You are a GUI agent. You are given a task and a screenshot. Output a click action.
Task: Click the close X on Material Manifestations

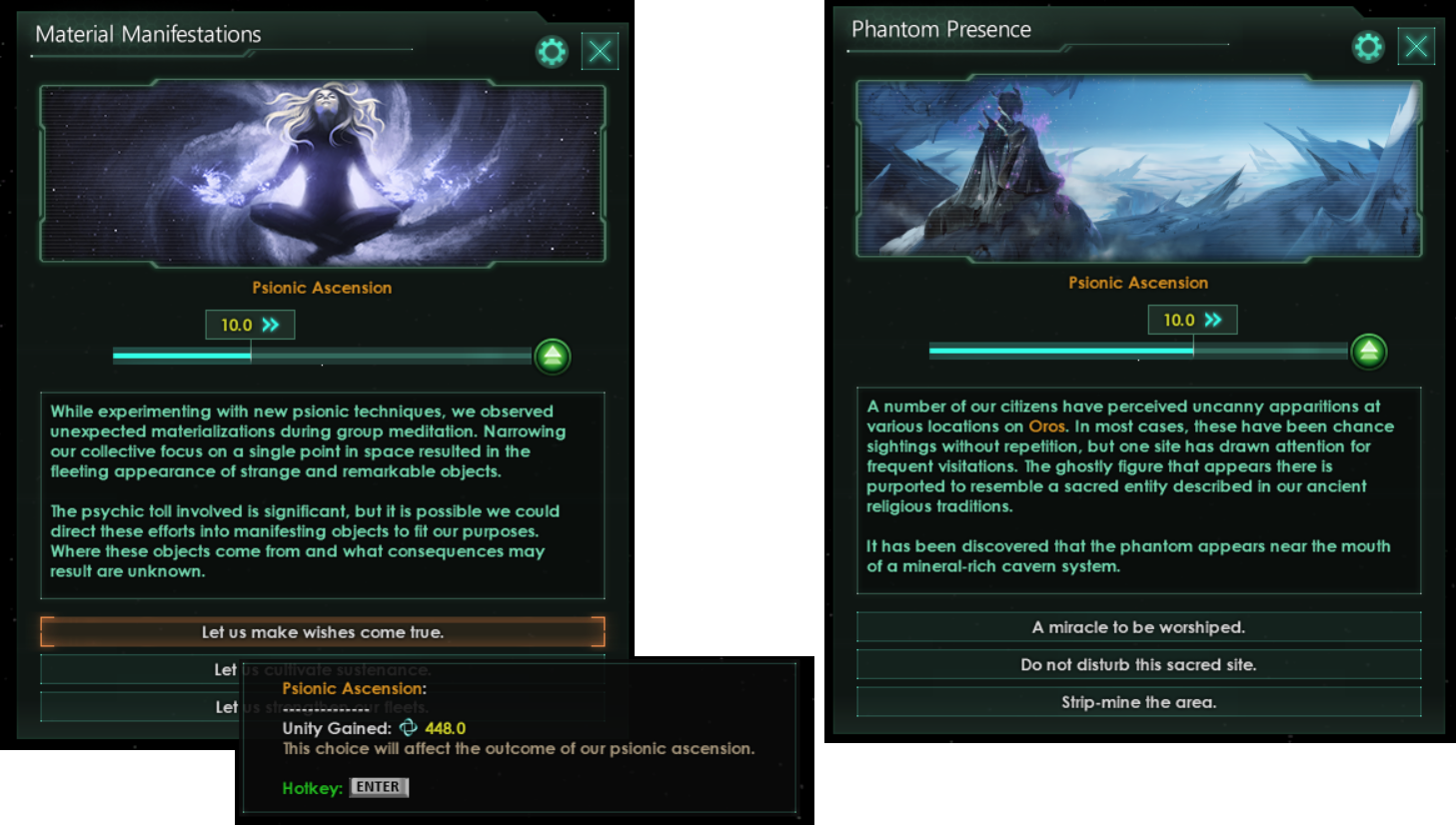(x=600, y=51)
